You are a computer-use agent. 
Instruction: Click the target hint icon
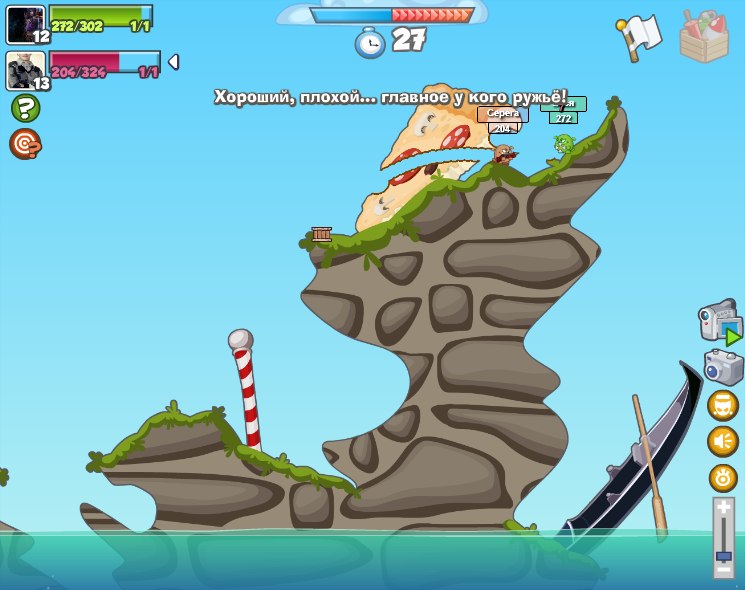click(24, 144)
